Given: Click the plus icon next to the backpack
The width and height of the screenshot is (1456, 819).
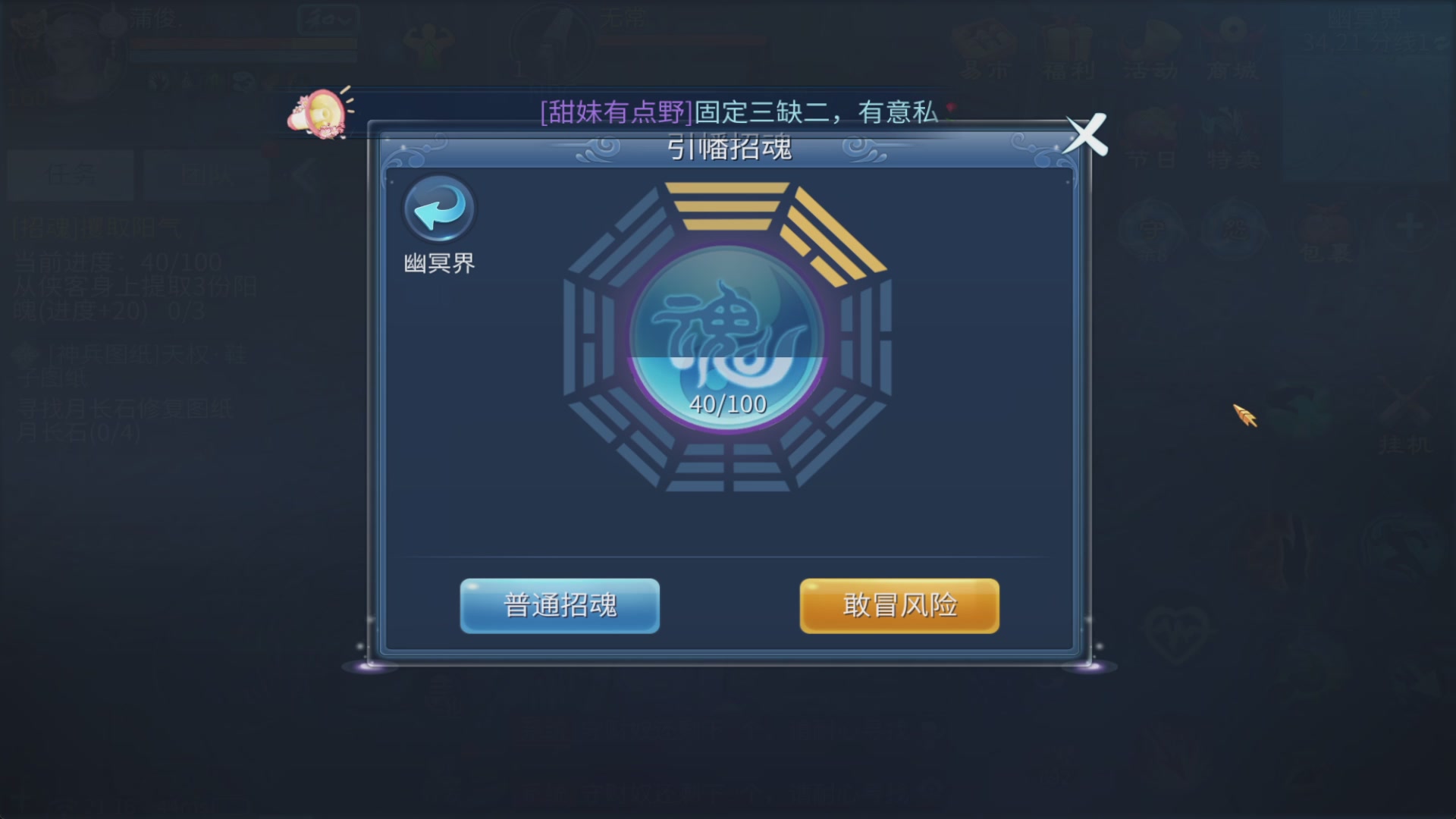Looking at the screenshot, I should tap(1410, 225).
